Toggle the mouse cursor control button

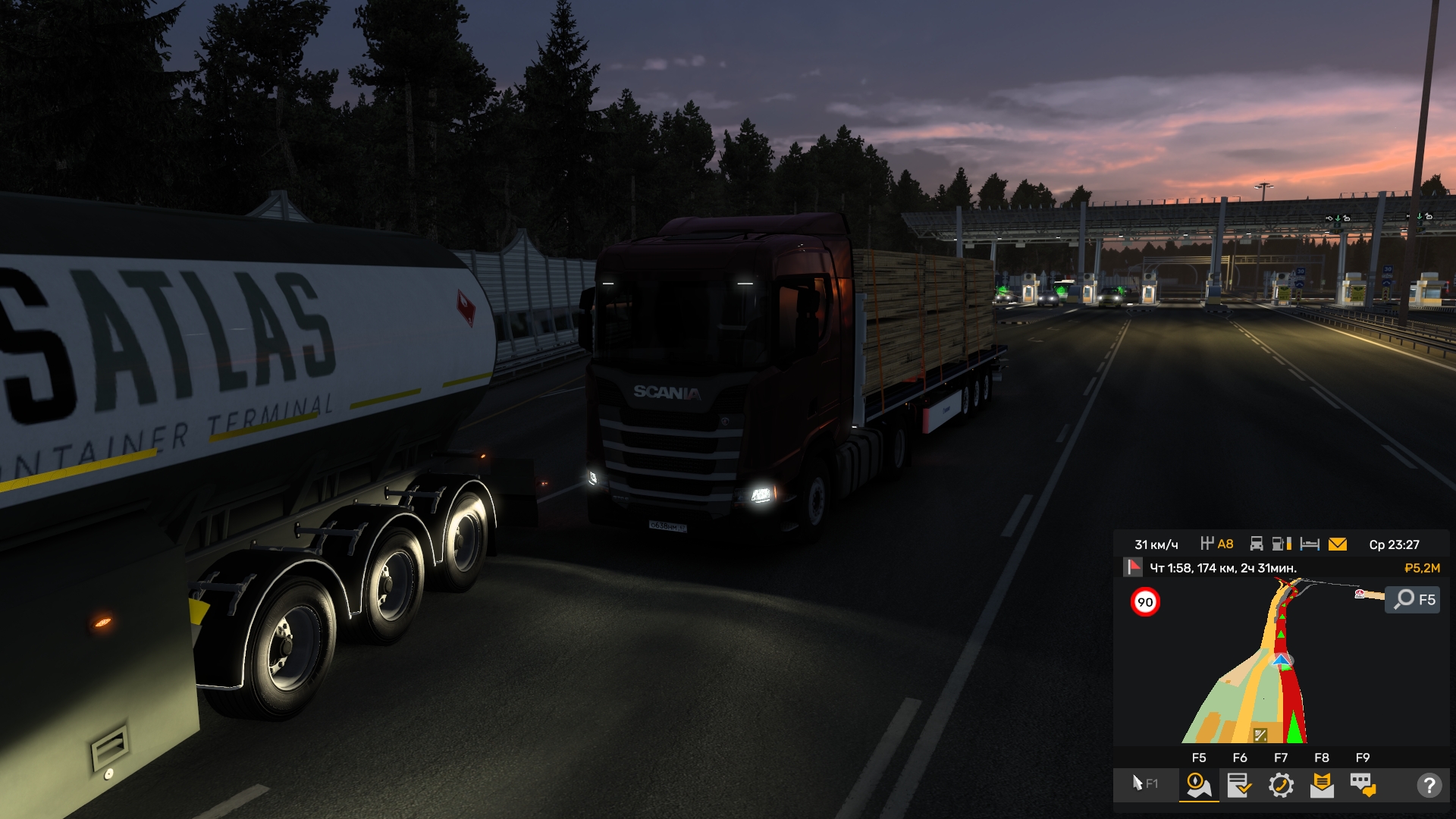tap(1144, 783)
